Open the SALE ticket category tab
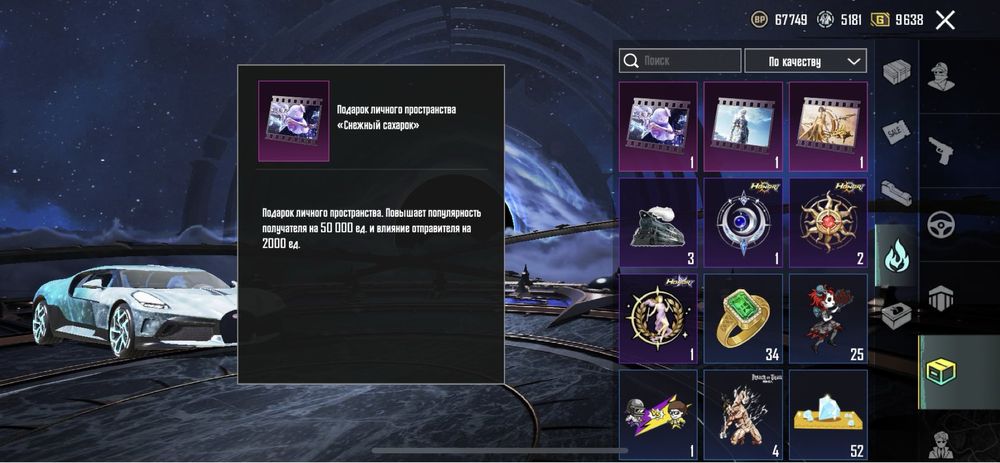Screen dimensions: 1000x463 click(896, 133)
